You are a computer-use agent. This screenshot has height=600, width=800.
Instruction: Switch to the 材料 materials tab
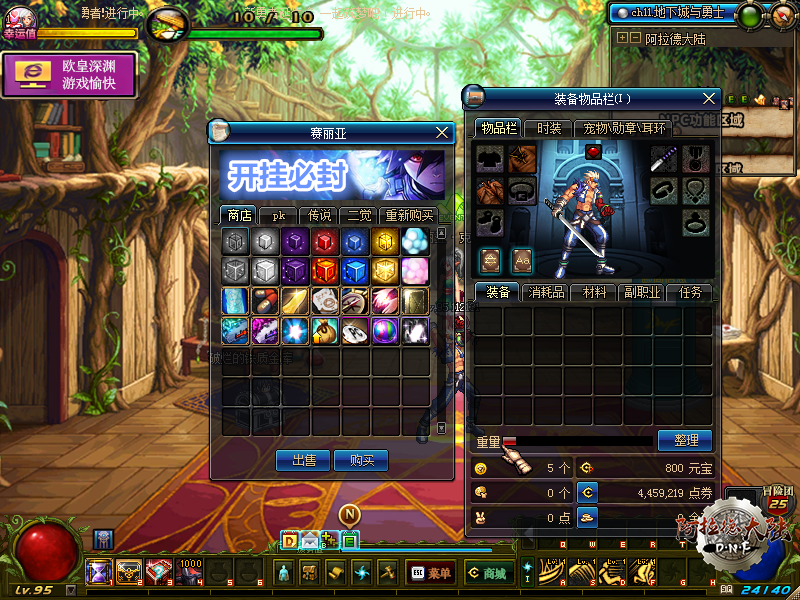tap(595, 292)
